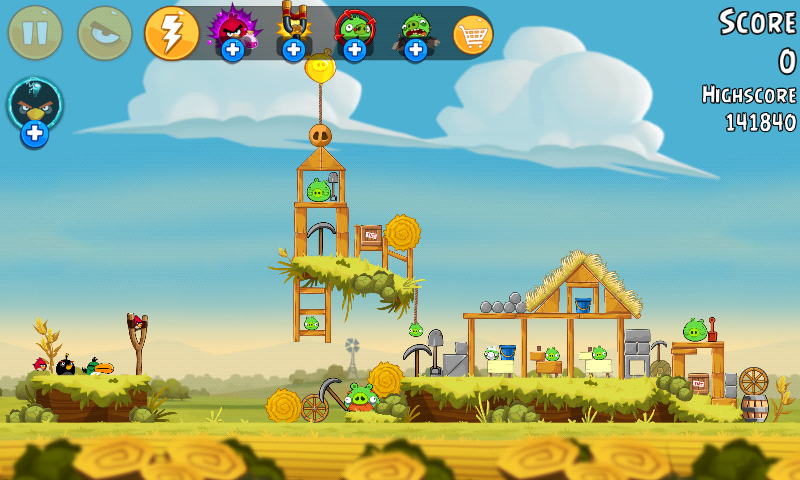The image size is (800, 480).
Task: Activate the King Sling slingshot power-up
Action: [x=293, y=31]
